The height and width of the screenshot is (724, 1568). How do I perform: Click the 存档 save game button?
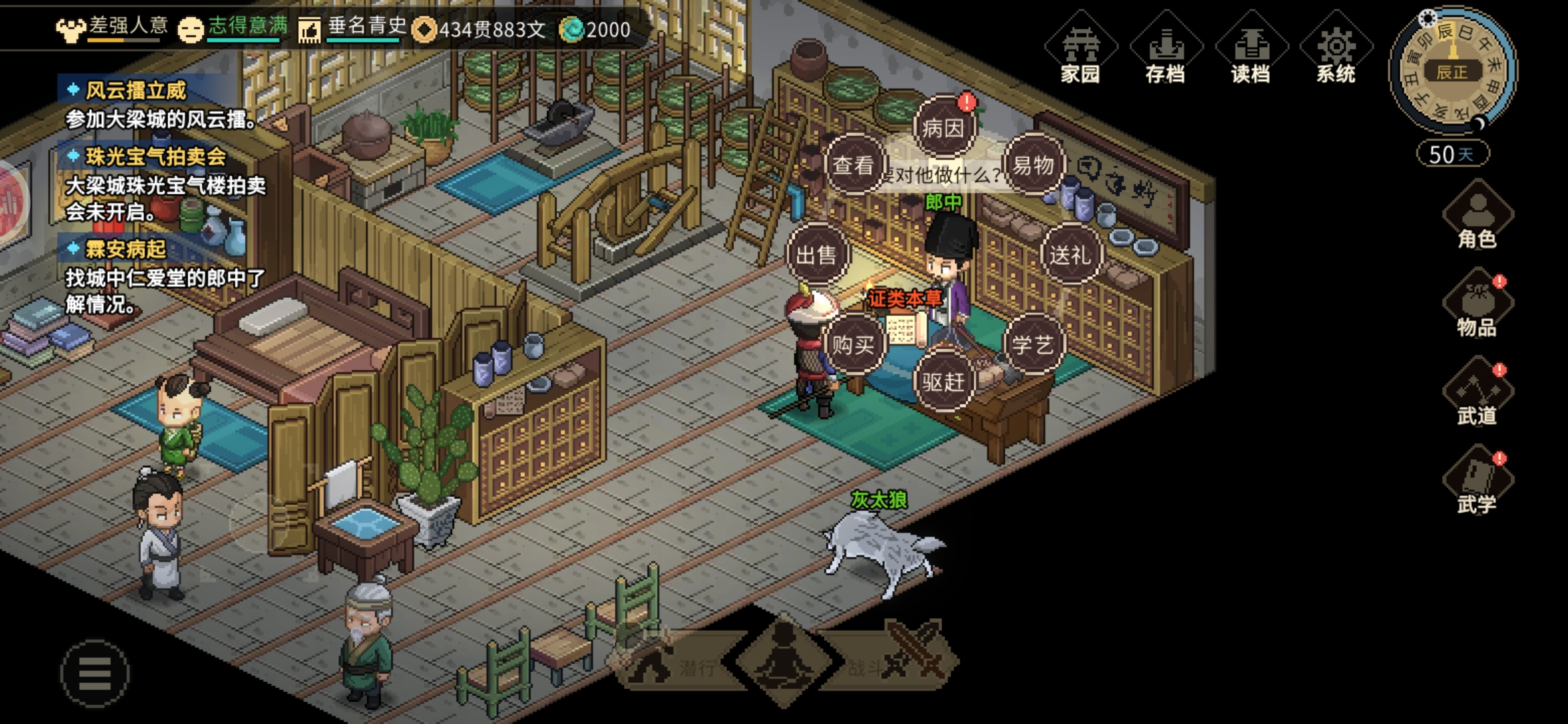coord(1165,50)
